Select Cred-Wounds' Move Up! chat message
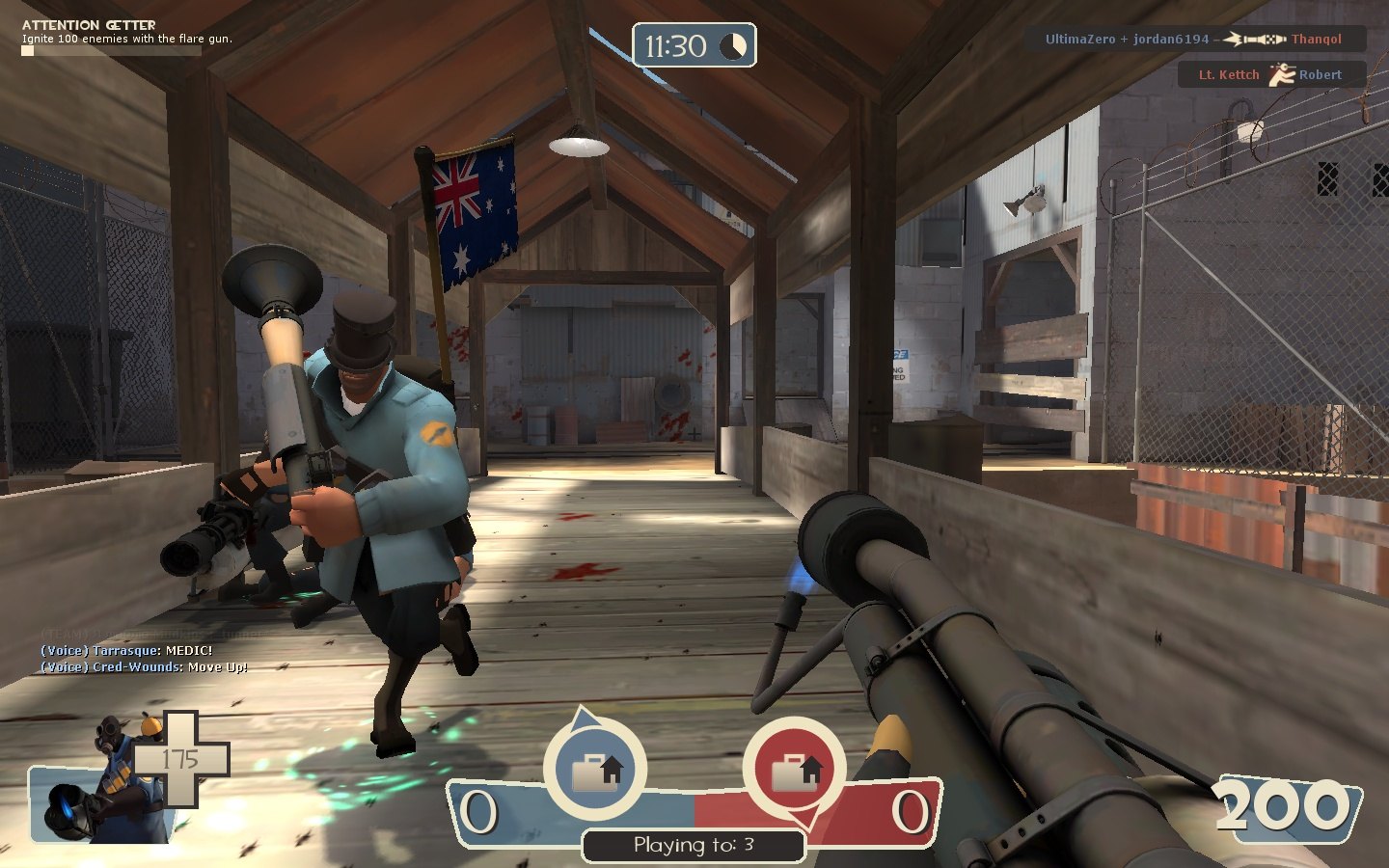 click(x=144, y=667)
